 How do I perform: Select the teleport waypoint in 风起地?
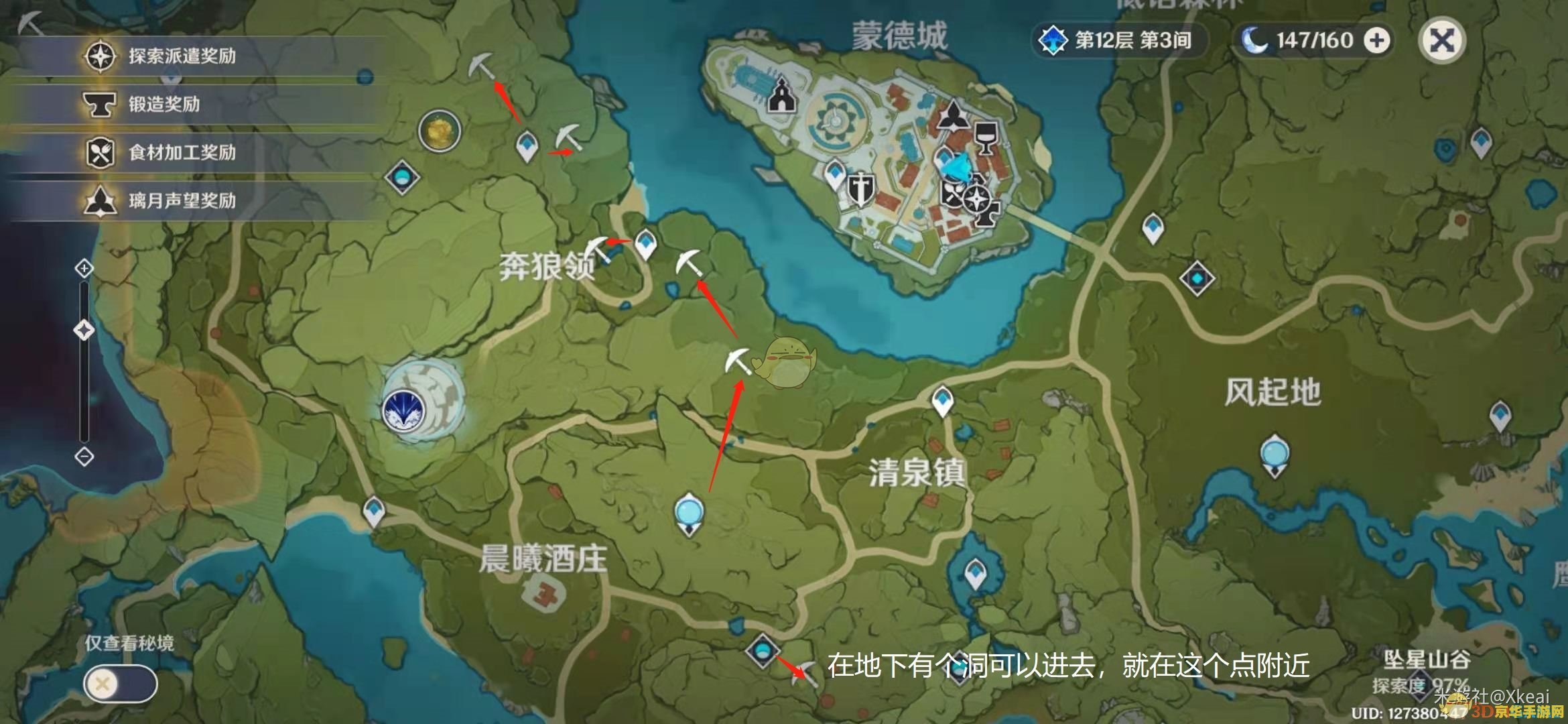click(x=1196, y=277)
